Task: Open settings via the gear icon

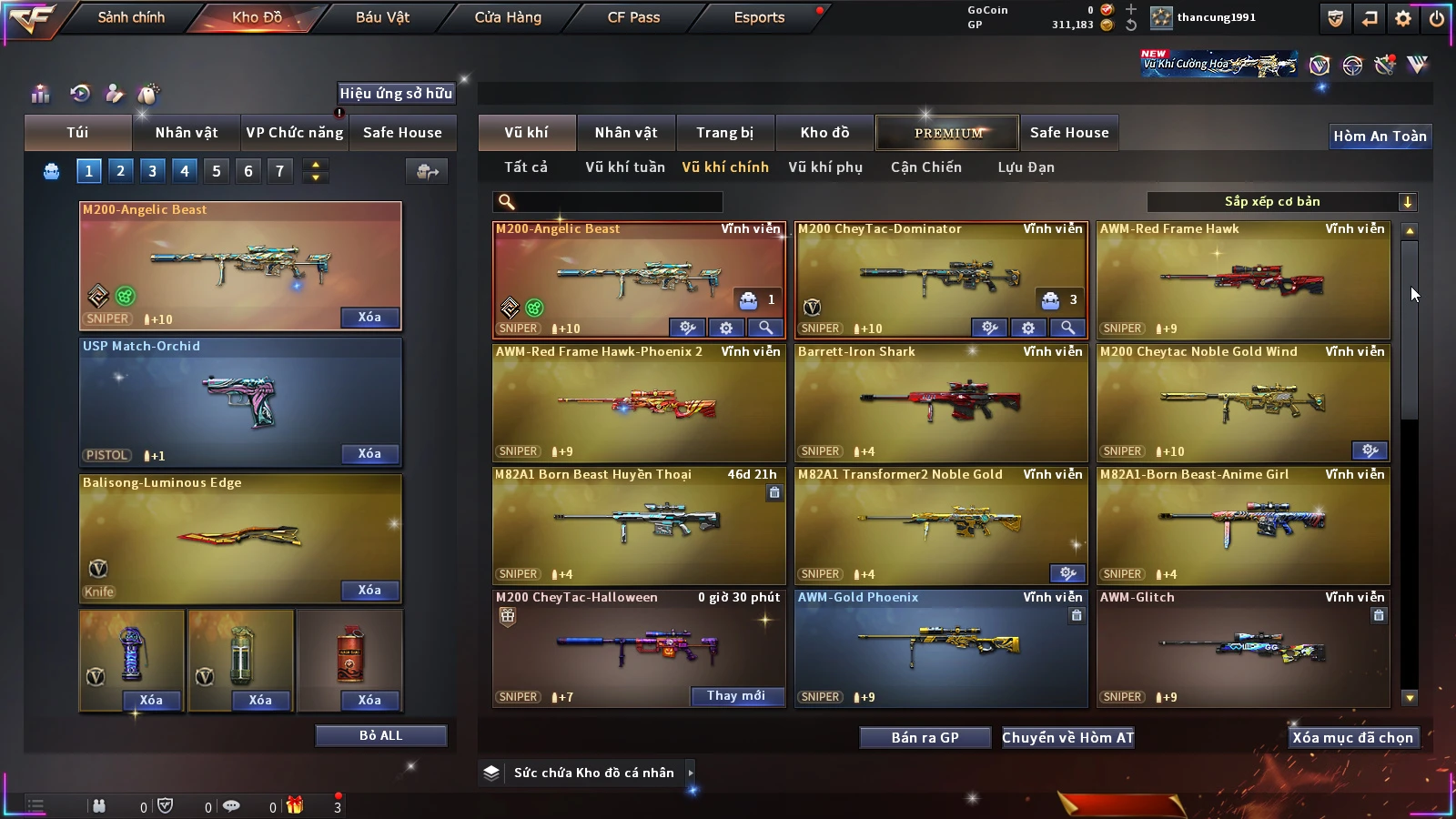Action: coord(1403,18)
